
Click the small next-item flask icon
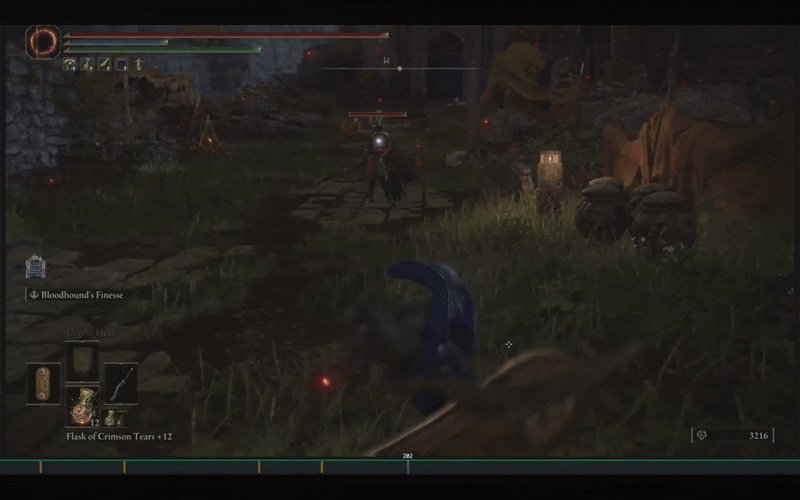coord(109,418)
